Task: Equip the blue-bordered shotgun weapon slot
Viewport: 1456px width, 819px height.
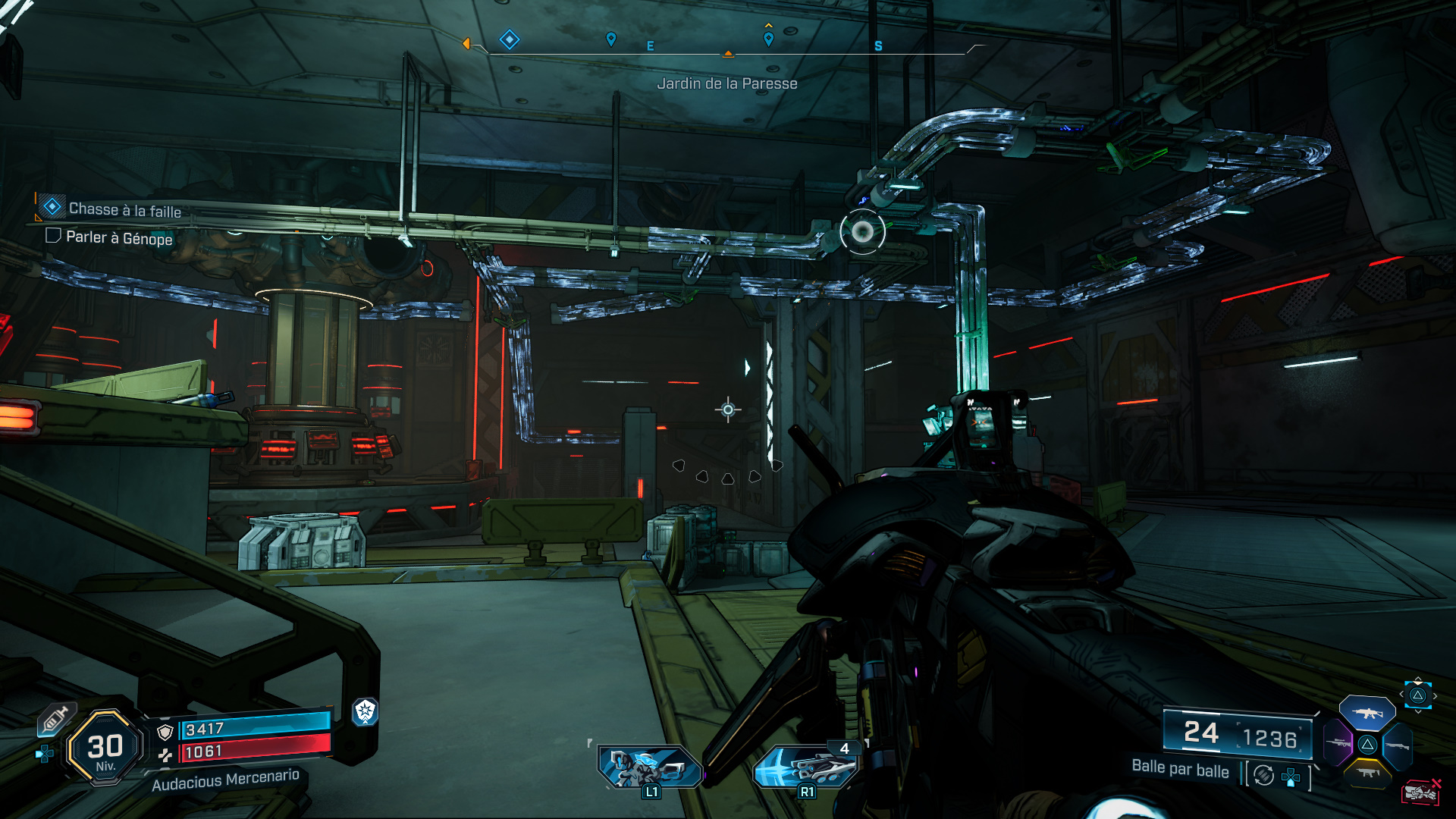Action: pos(1397,746)
